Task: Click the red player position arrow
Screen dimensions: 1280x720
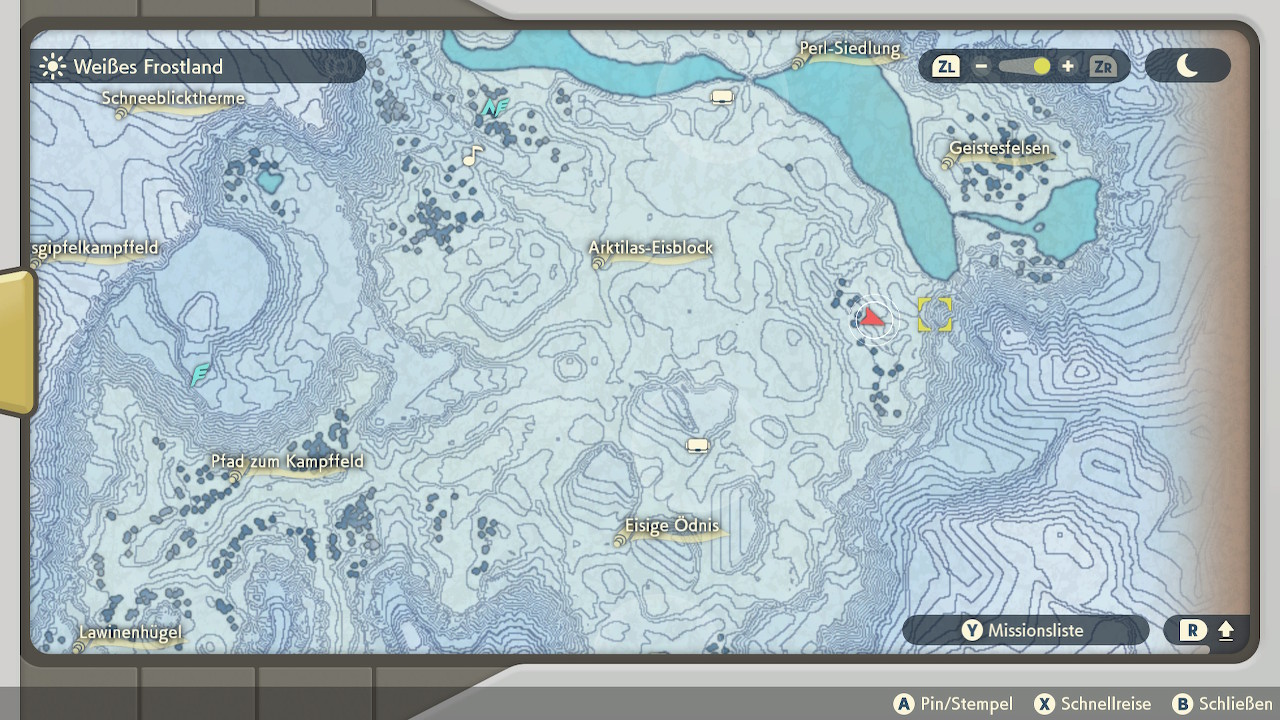Action: [x=873, y=319]
